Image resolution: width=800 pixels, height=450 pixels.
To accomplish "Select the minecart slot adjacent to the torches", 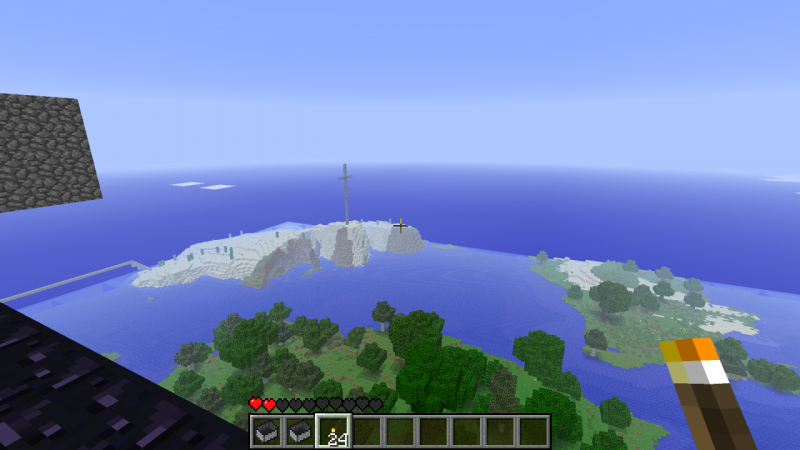I will [x=299, y=431].
